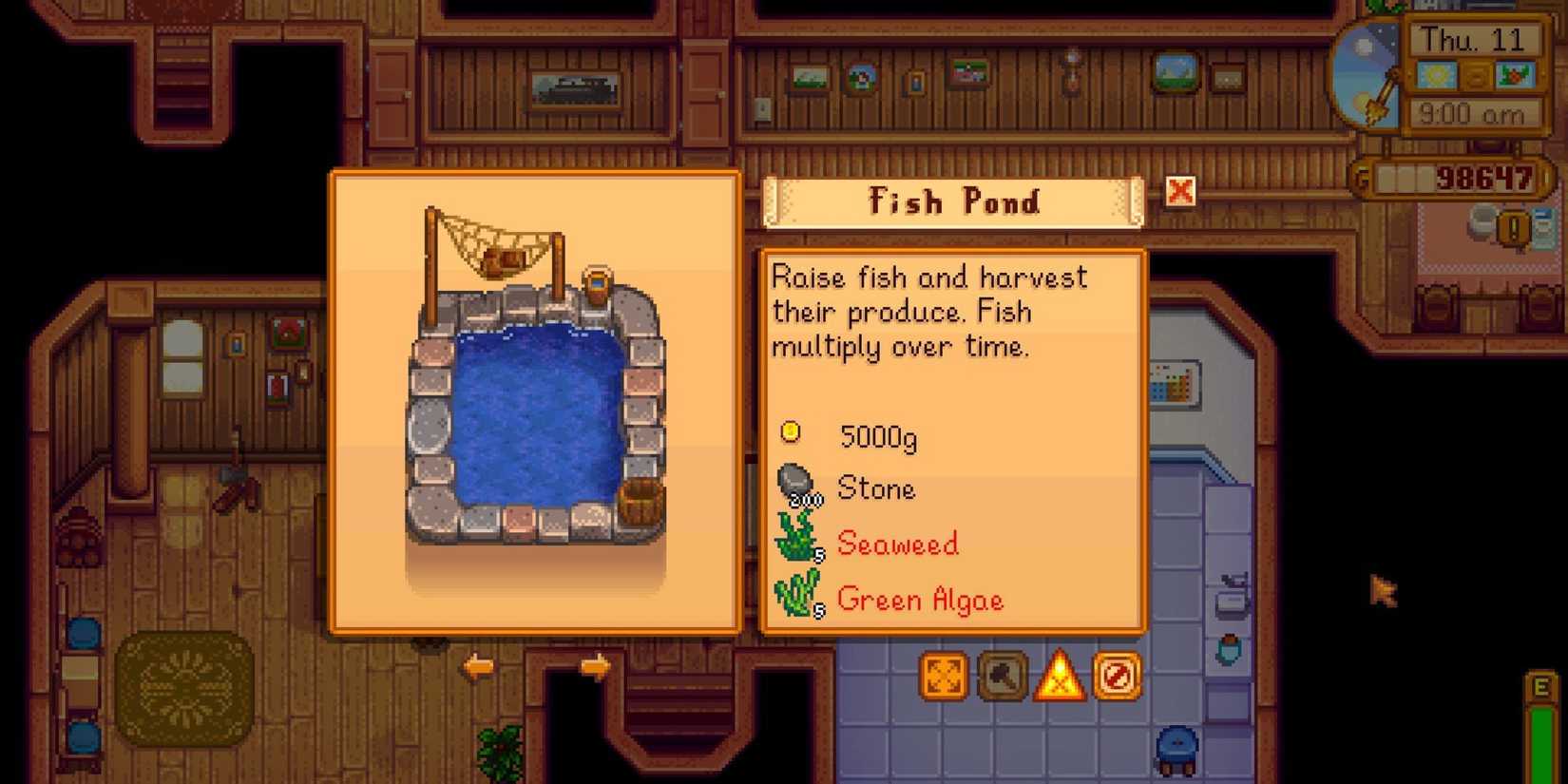
Task: Click the Fish Pond title banner
Action: (x=953, y=201)
